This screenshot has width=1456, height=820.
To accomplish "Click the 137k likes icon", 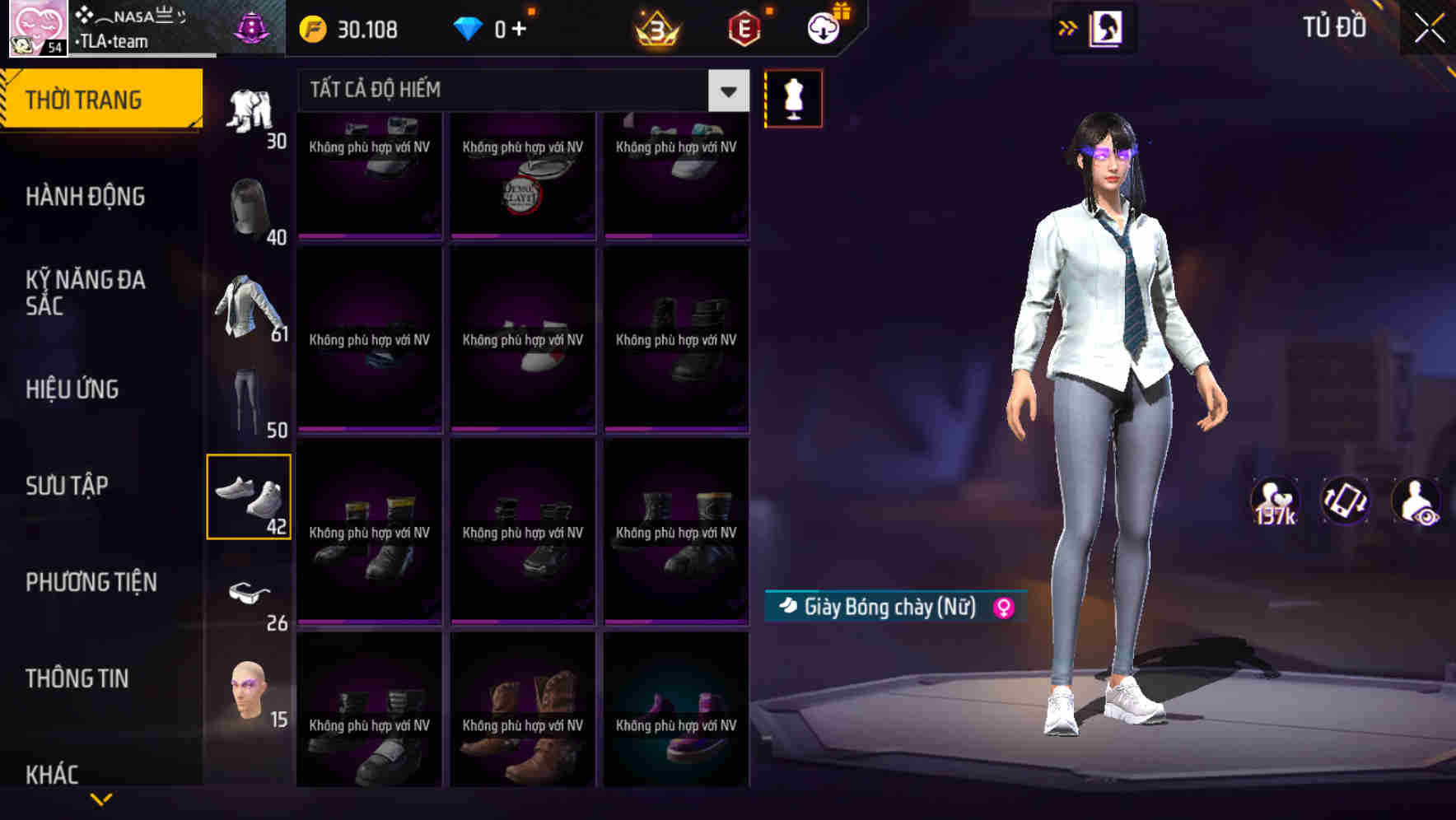I will click(1276, 501).
